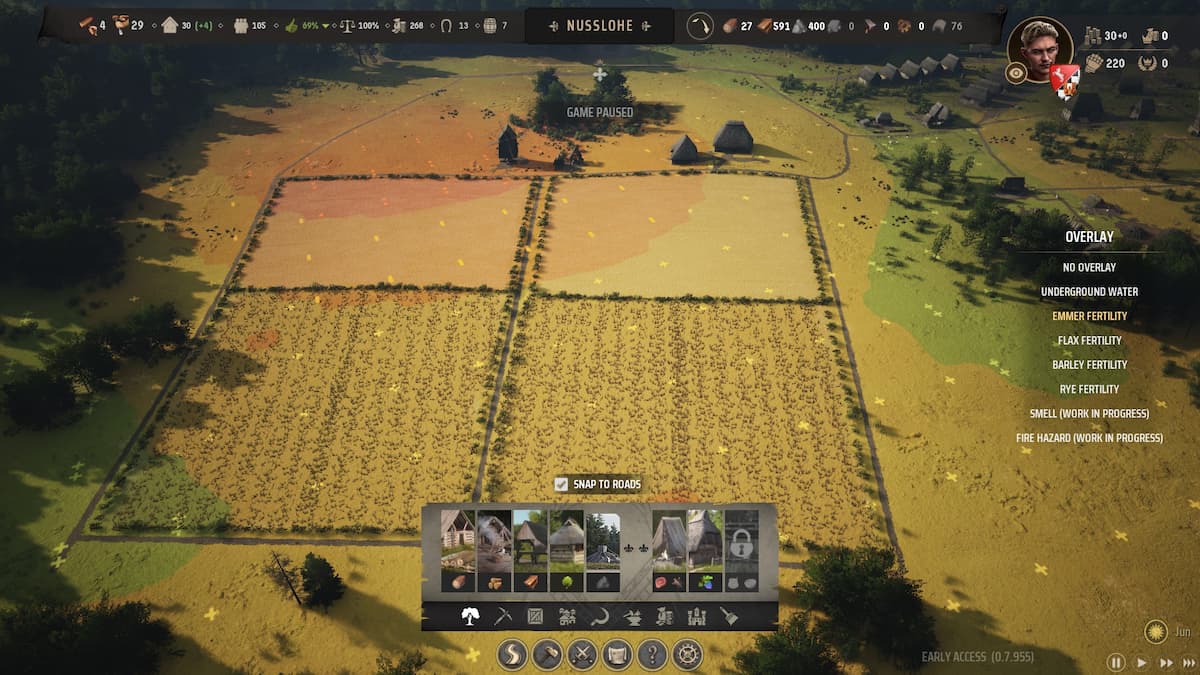Viewport: 1200px width, 675px height.
Task: Enable the Rye Fertility overlay
Action: (1089, 389)
